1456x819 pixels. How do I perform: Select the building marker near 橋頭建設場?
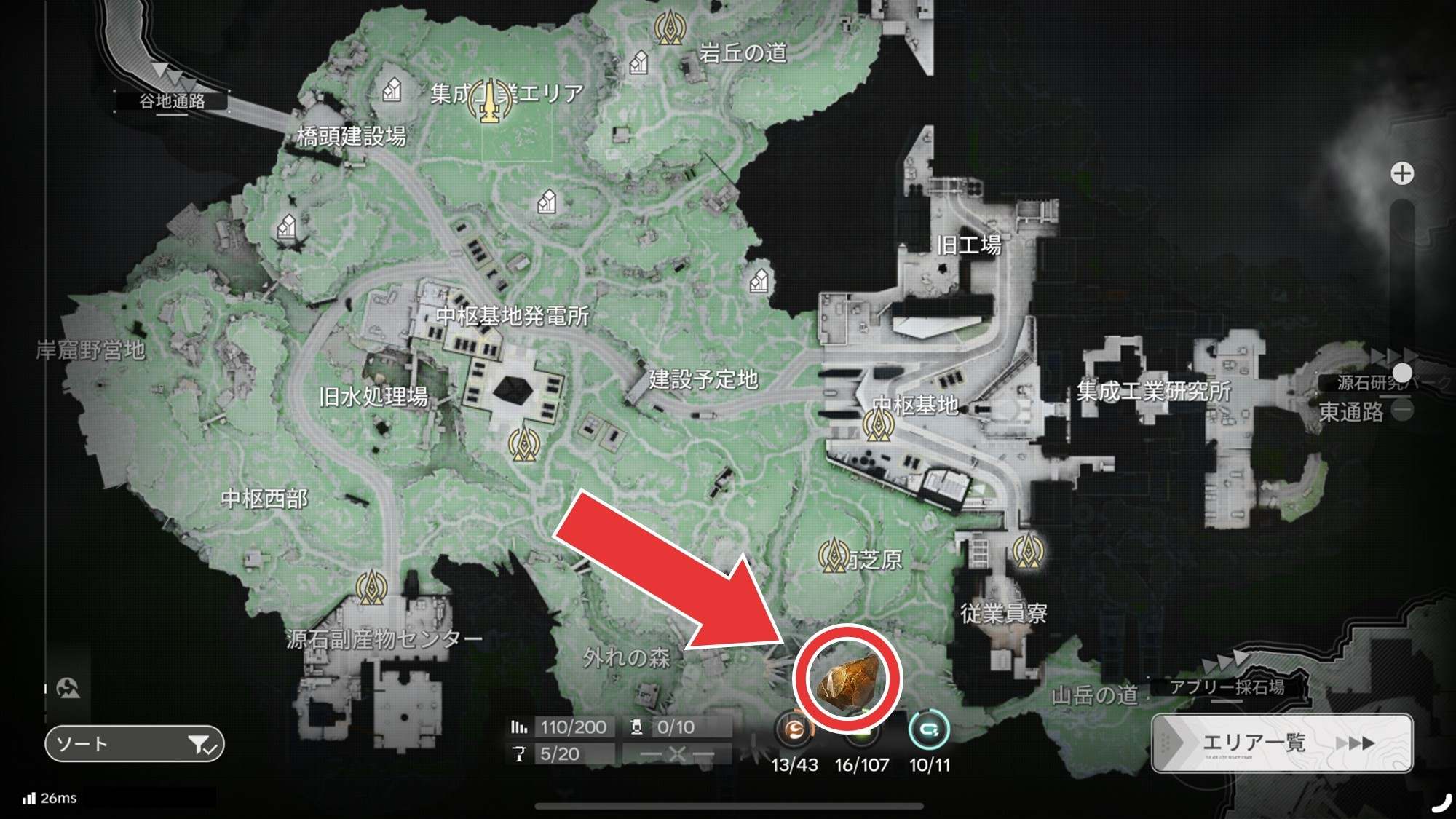[x=392, y=90]
